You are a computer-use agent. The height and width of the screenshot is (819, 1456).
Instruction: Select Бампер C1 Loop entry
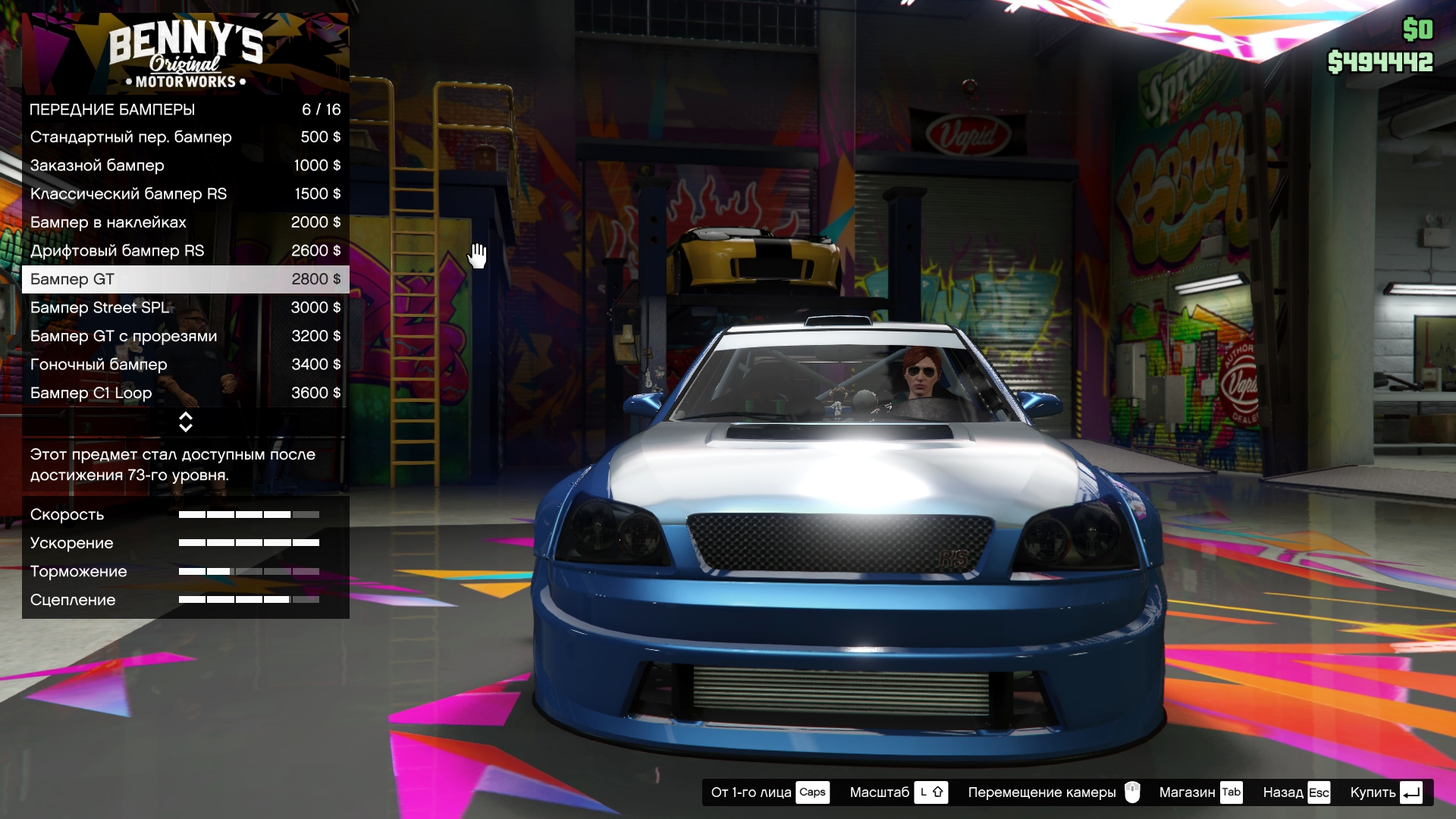[x=185, y=393]
